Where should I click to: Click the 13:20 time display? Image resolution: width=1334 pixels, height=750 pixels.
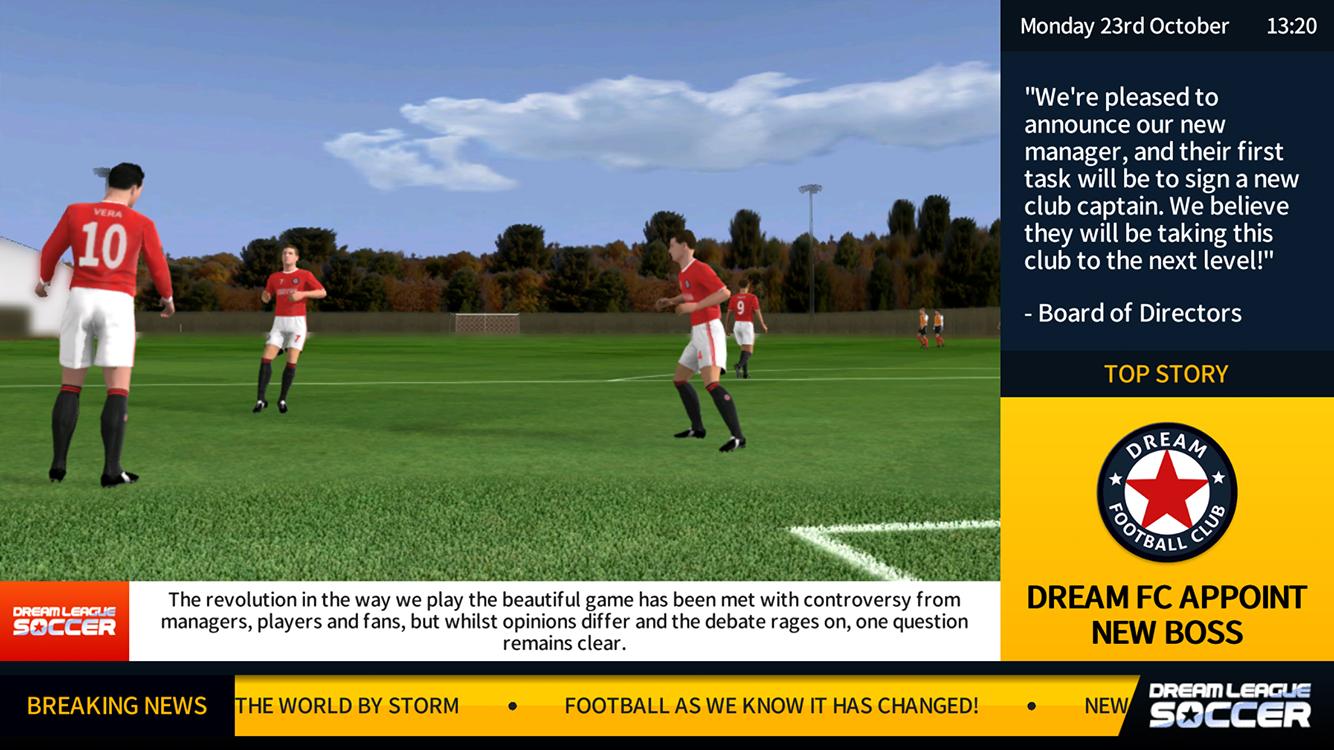coord(1292,26)
